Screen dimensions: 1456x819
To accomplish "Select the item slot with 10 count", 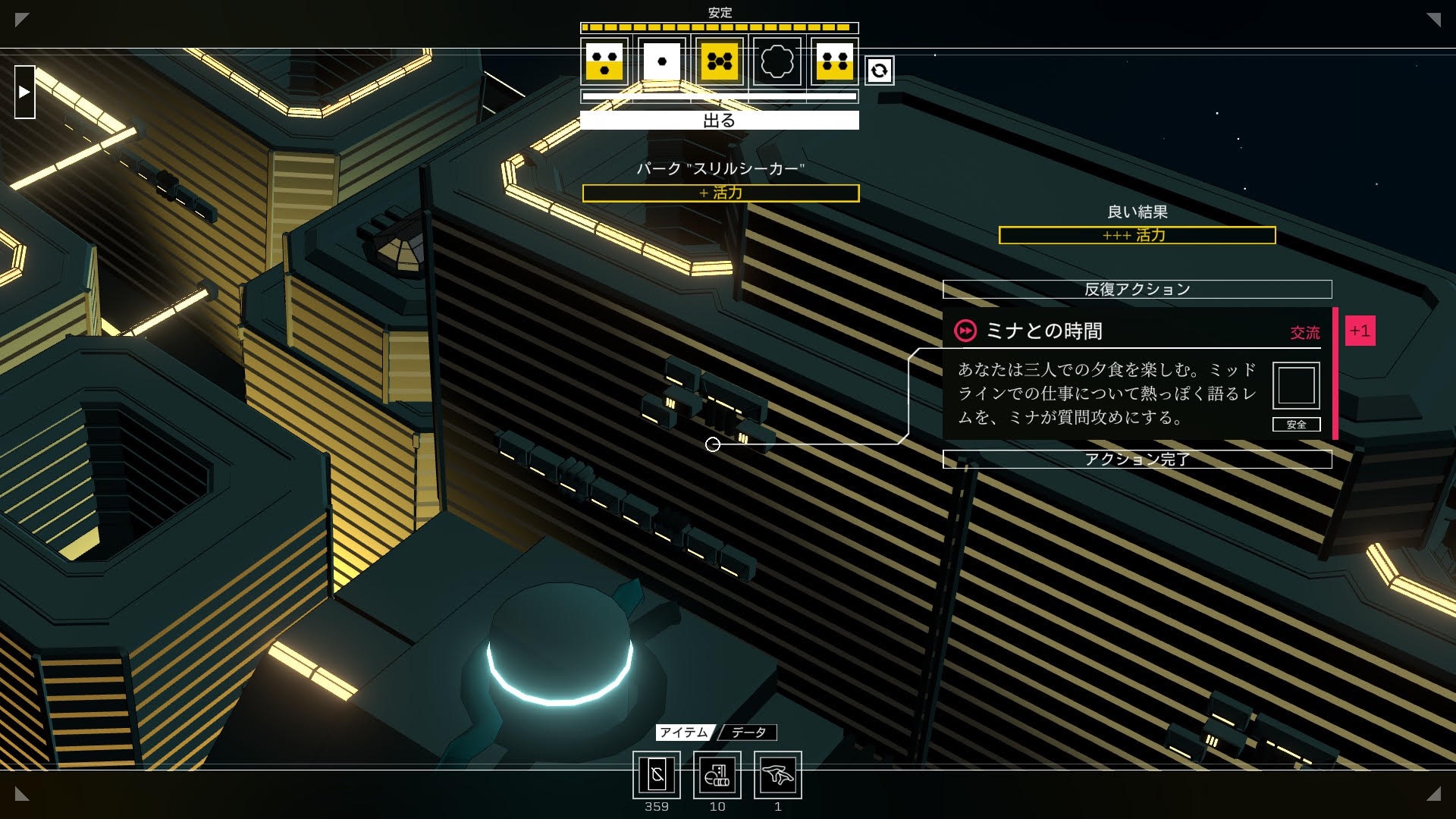I will tap(717, 775).
